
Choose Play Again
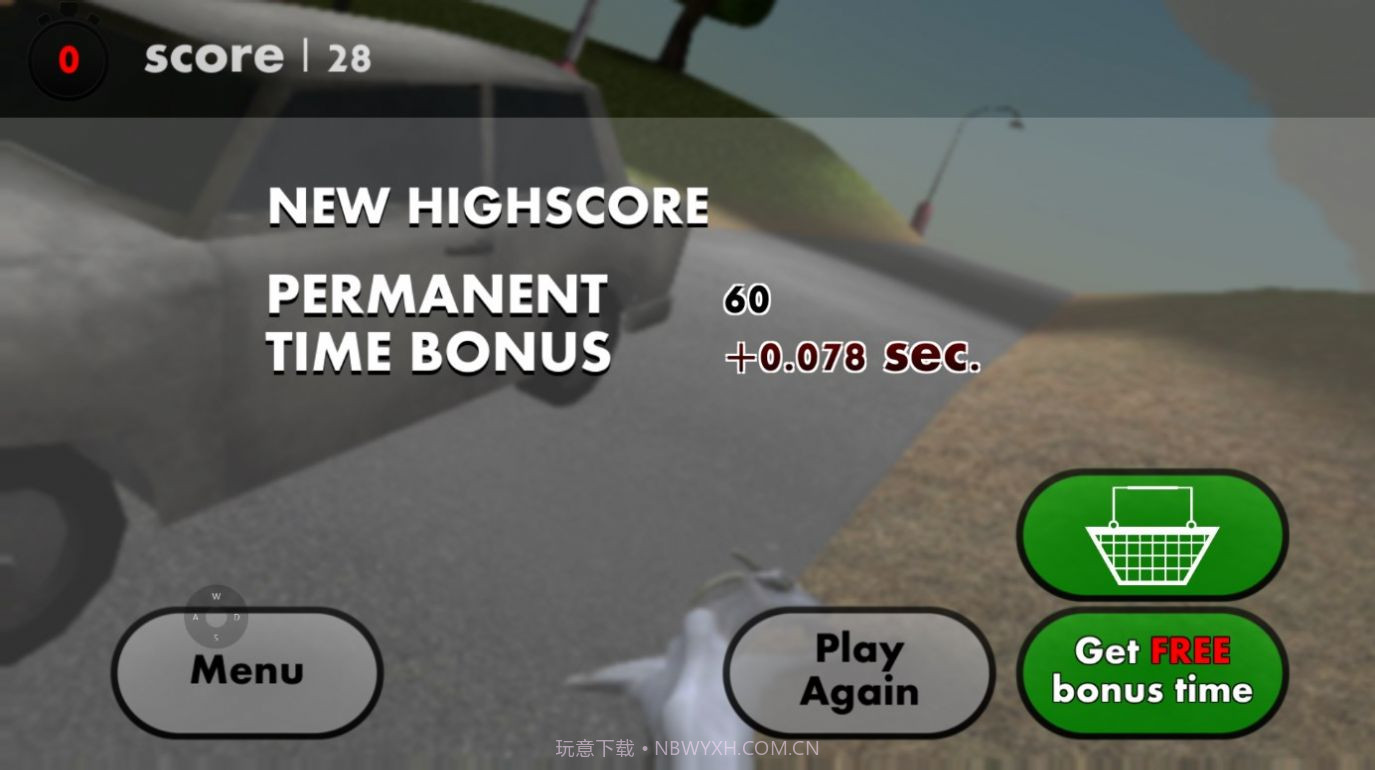click(x=858, y=672)
